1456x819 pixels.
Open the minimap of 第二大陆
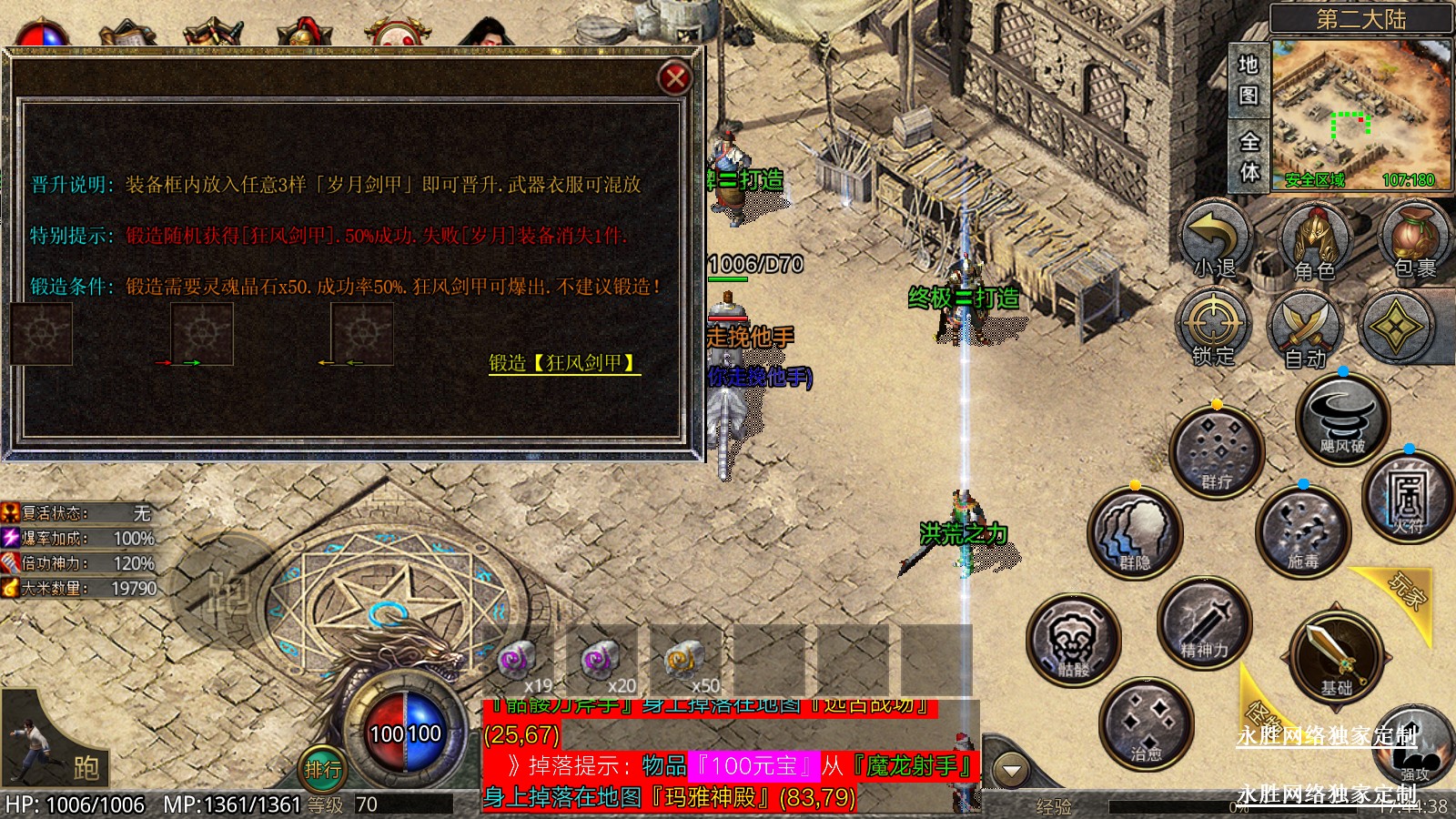tap(1360, 114)
